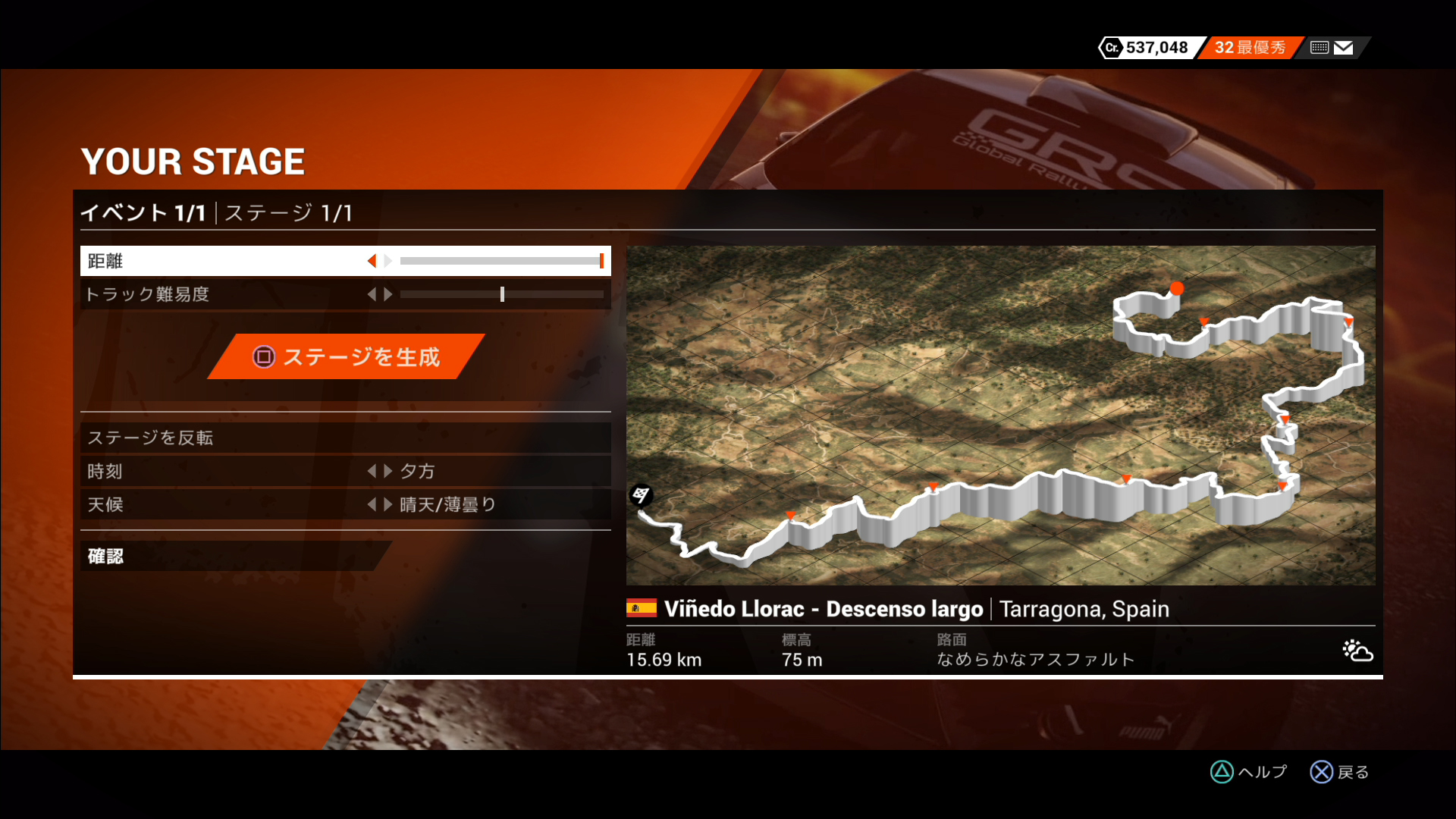Click the stage route map preview
Screen dimensions: 1456x819
pyautogui.click(x=1000, y=415)
